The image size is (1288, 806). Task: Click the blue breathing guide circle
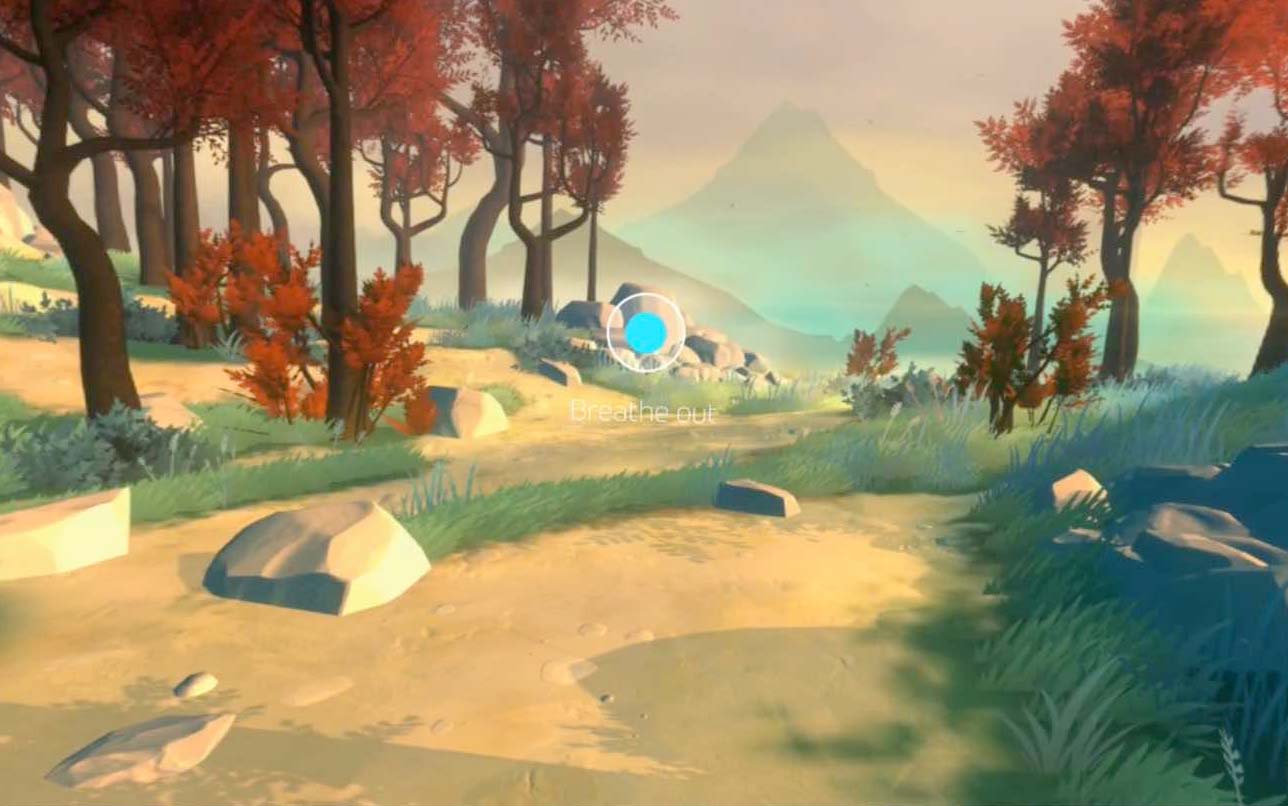[x=646, y=333]
